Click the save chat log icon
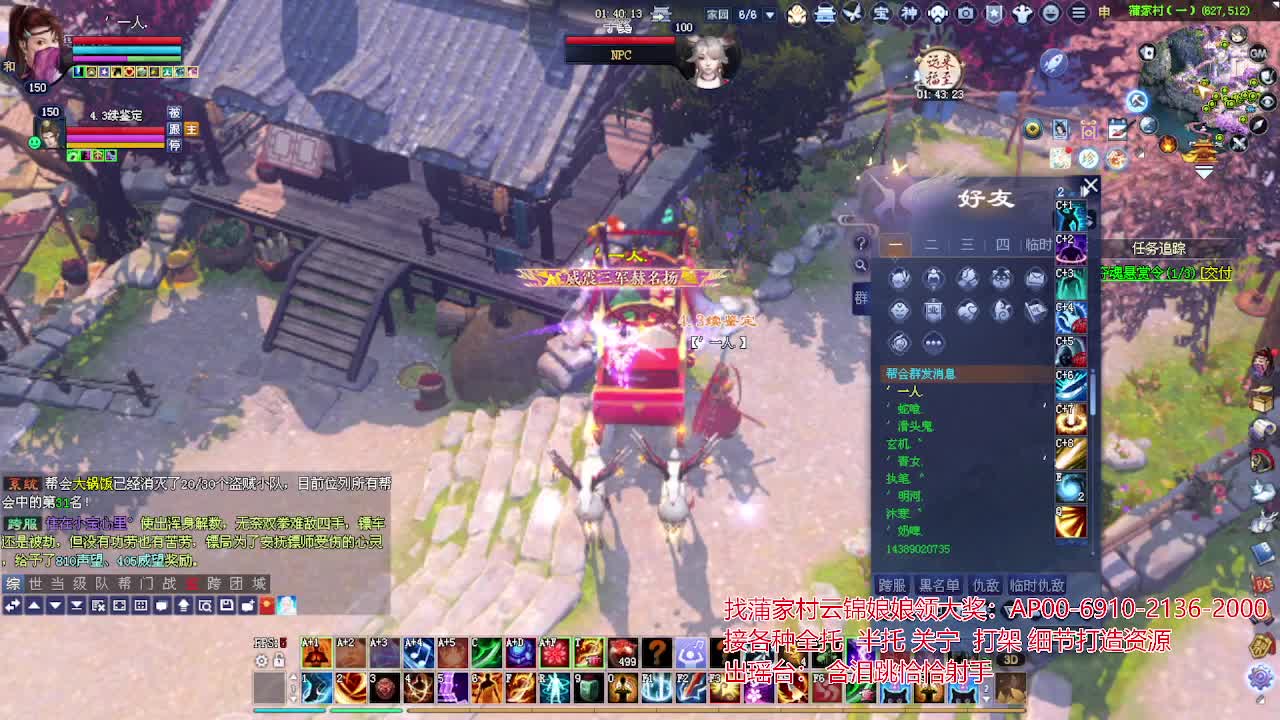The height and width of the screenshot is (720, 1280). [226, 604]
